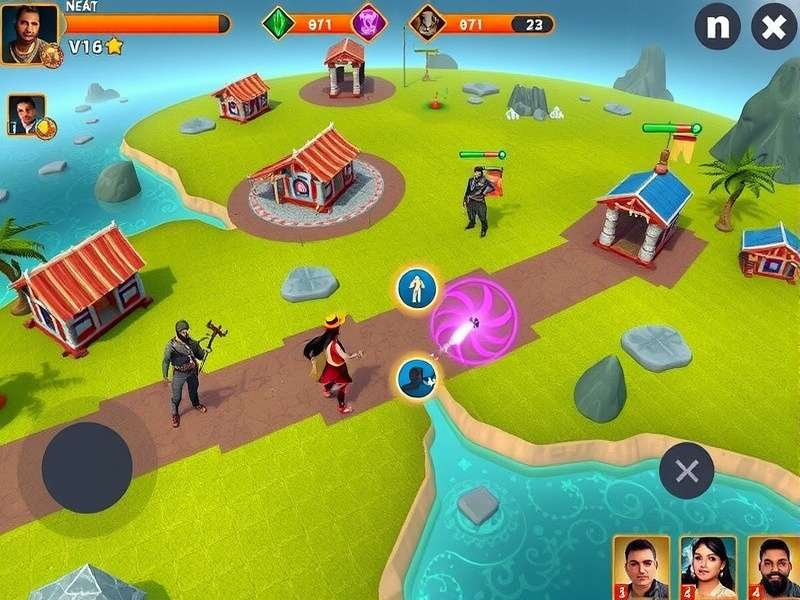Select the short-haired man hero card
The image size is (800, 600).
click(x=641, y=567)
